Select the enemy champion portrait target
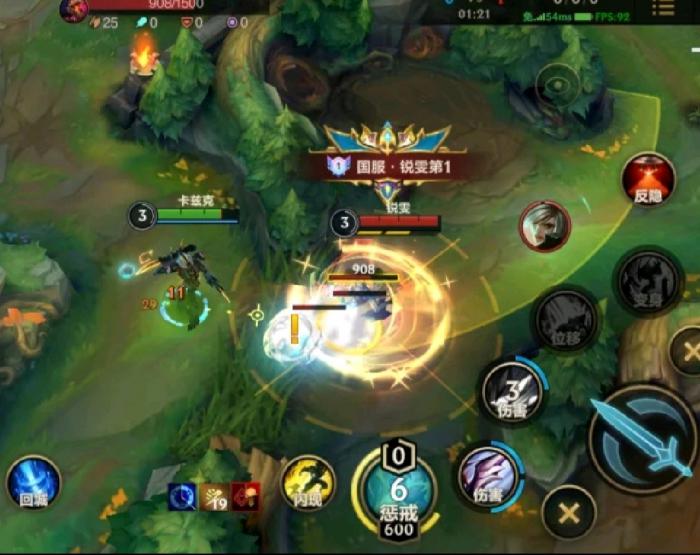This screenshot has height=555, width=700. 544,226
